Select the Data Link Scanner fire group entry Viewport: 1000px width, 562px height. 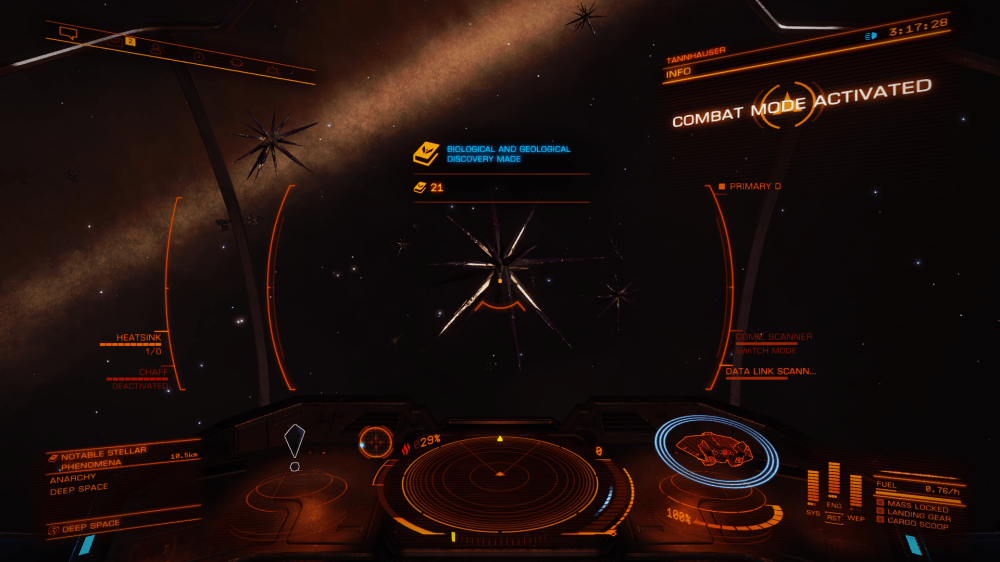click(771, 371)
